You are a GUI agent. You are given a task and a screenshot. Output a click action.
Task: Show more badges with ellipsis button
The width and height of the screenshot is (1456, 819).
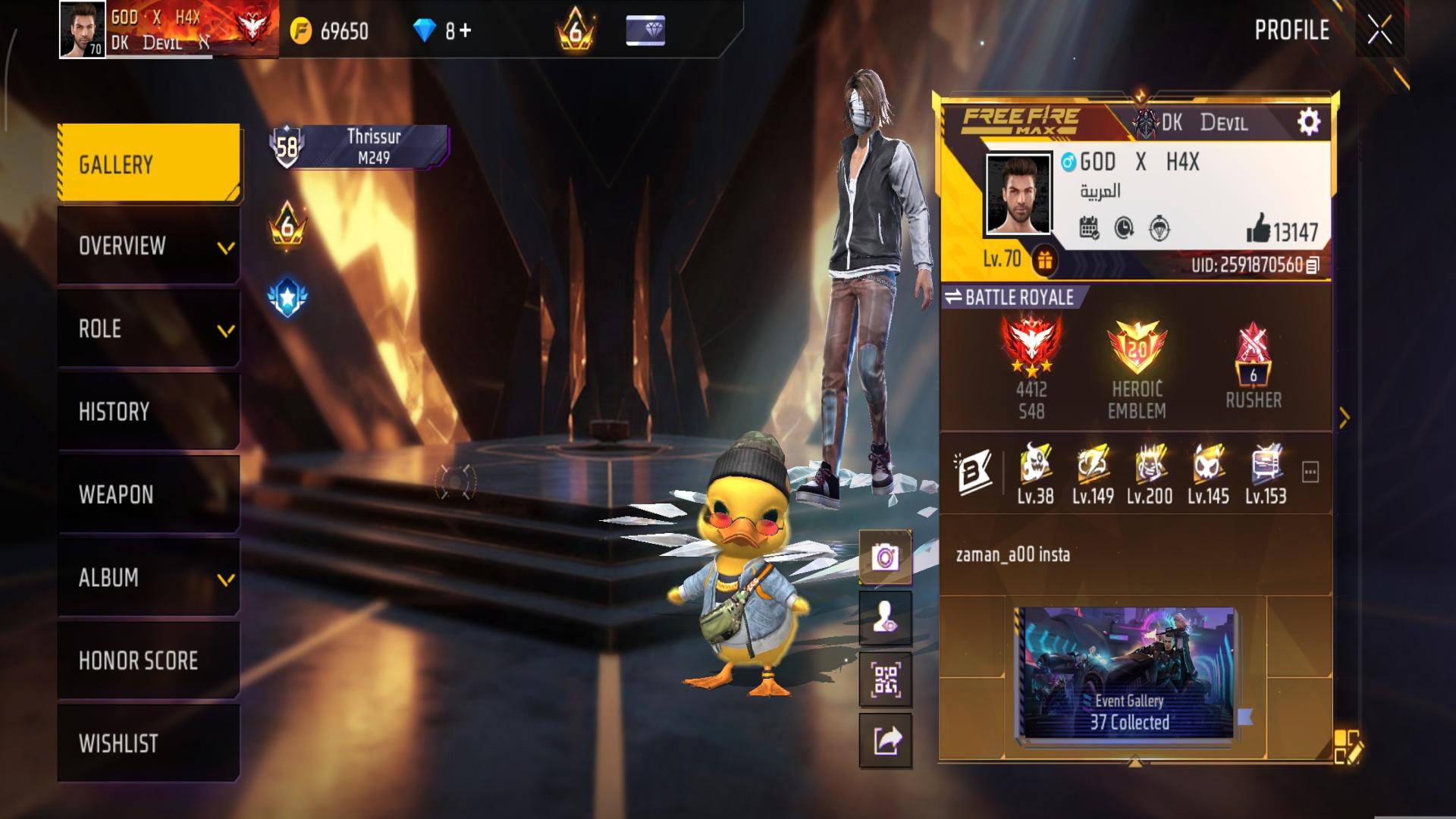[1310, 472]
